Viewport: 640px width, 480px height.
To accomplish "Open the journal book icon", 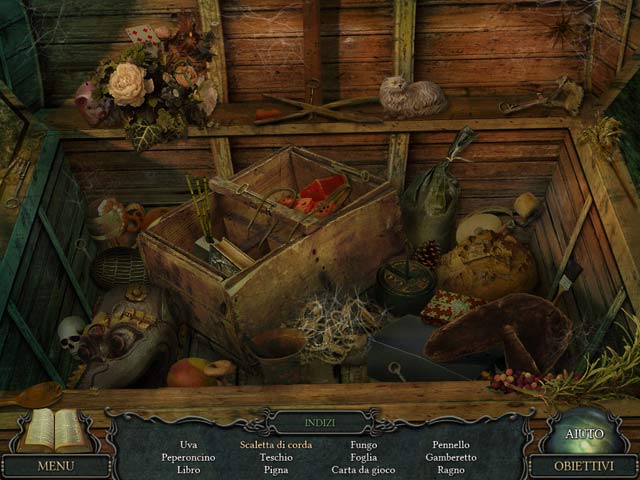I will 55,429.
